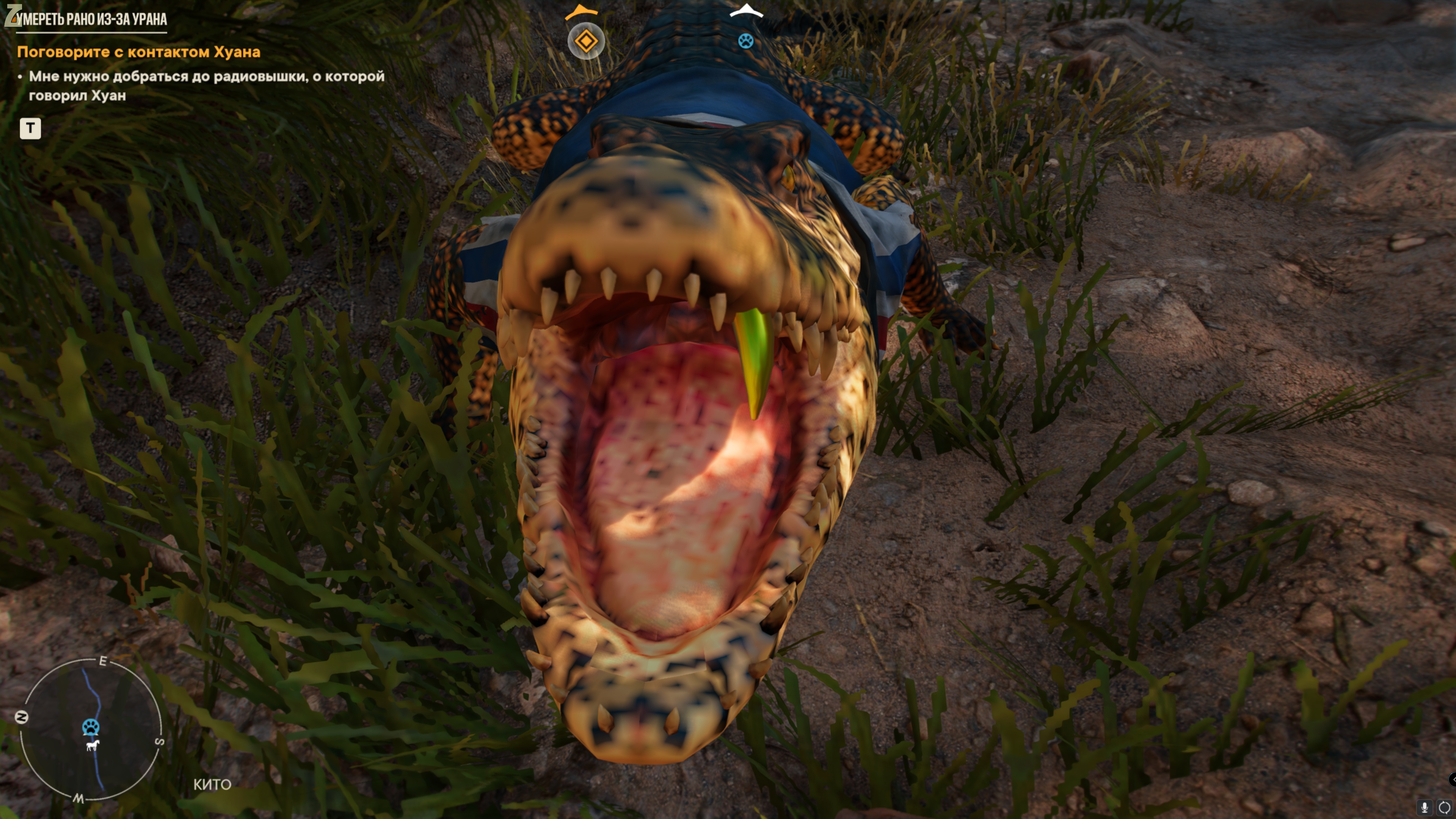This screenshot has height=819, width=1456.
Task: Select the white horse marker on the minimap
Action: click(92, 745)
